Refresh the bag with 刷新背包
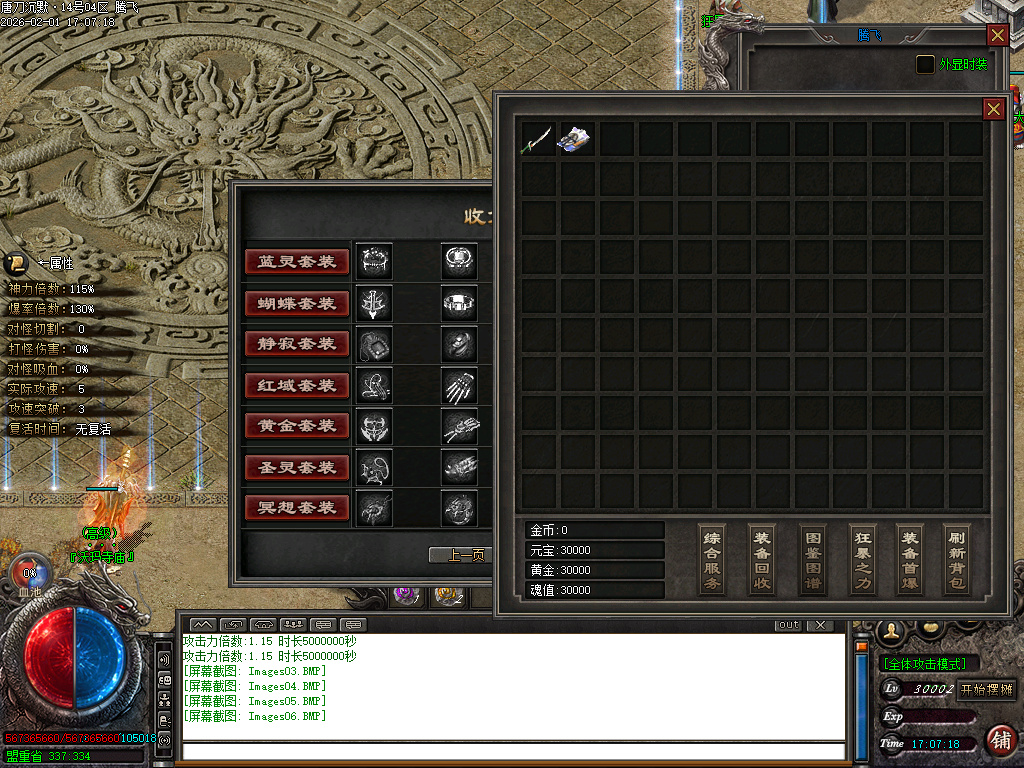The height and width of the screenshot is (768, 1024). [x=957, y=559]
